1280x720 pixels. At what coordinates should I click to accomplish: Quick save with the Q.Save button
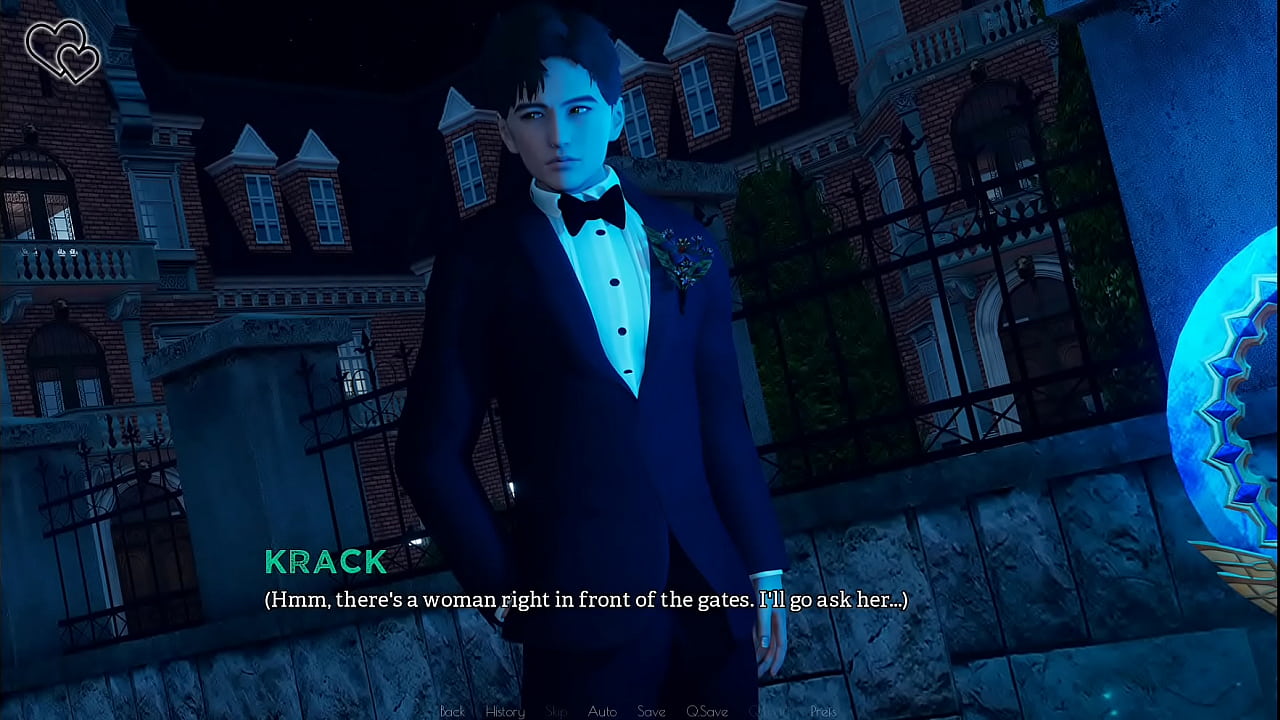[x=707, y=711]
